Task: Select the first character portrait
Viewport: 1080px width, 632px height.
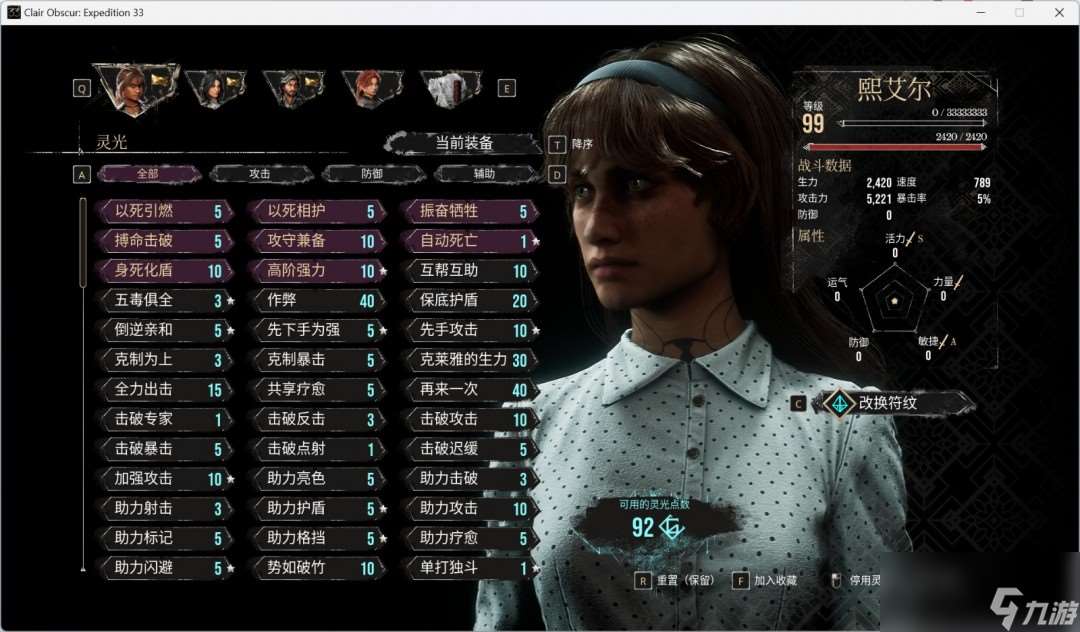Action: pos(134,87)
